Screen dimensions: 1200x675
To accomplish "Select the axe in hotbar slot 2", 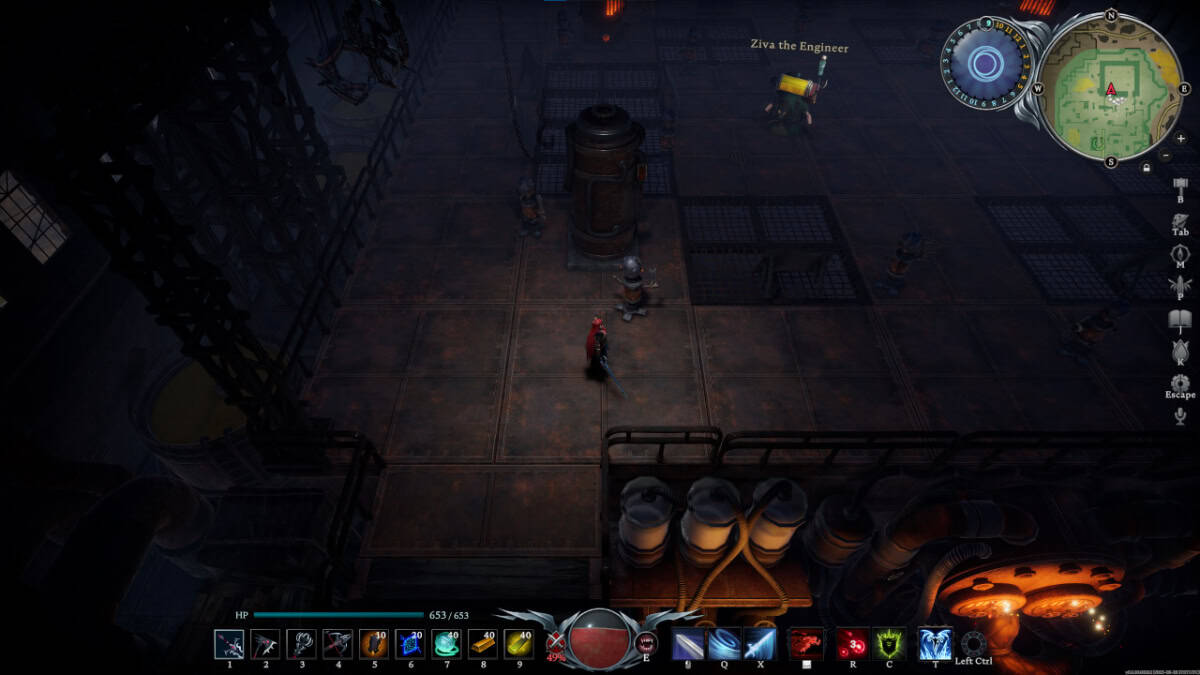I will point(265,643).
